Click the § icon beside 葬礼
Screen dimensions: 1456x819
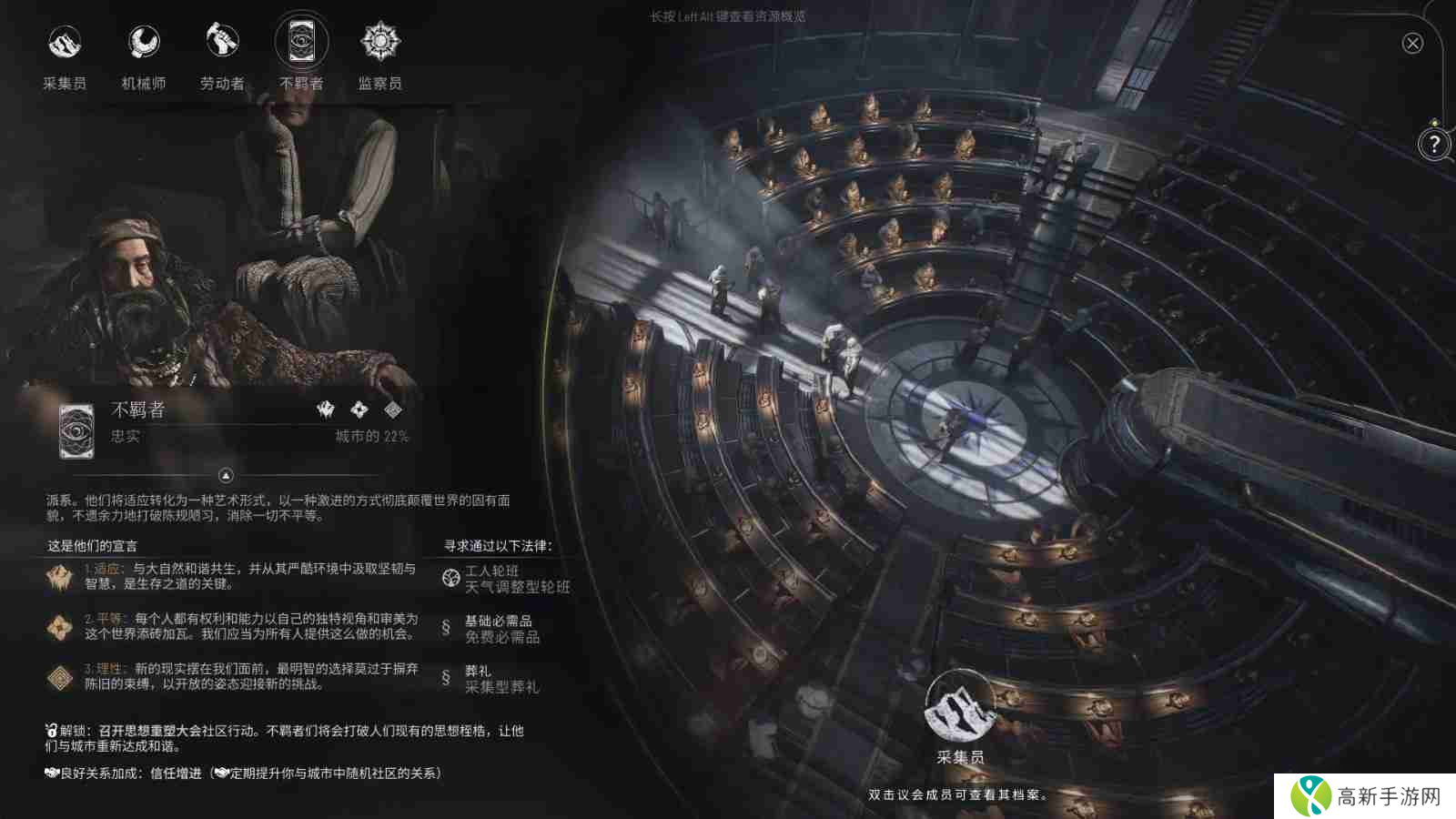(x=444, y=680)
